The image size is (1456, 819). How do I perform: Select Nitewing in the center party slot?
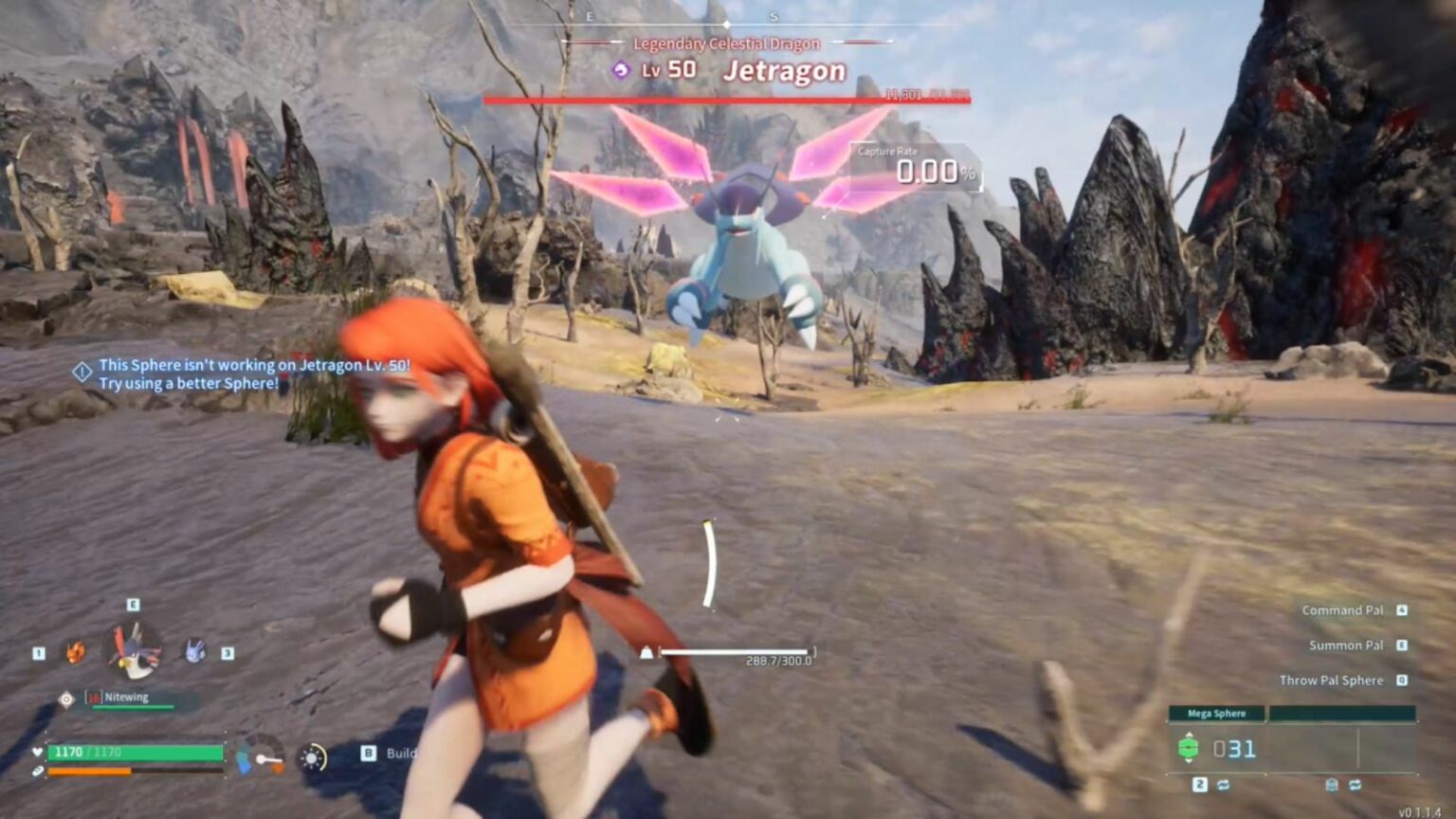(x=133, y=648)
